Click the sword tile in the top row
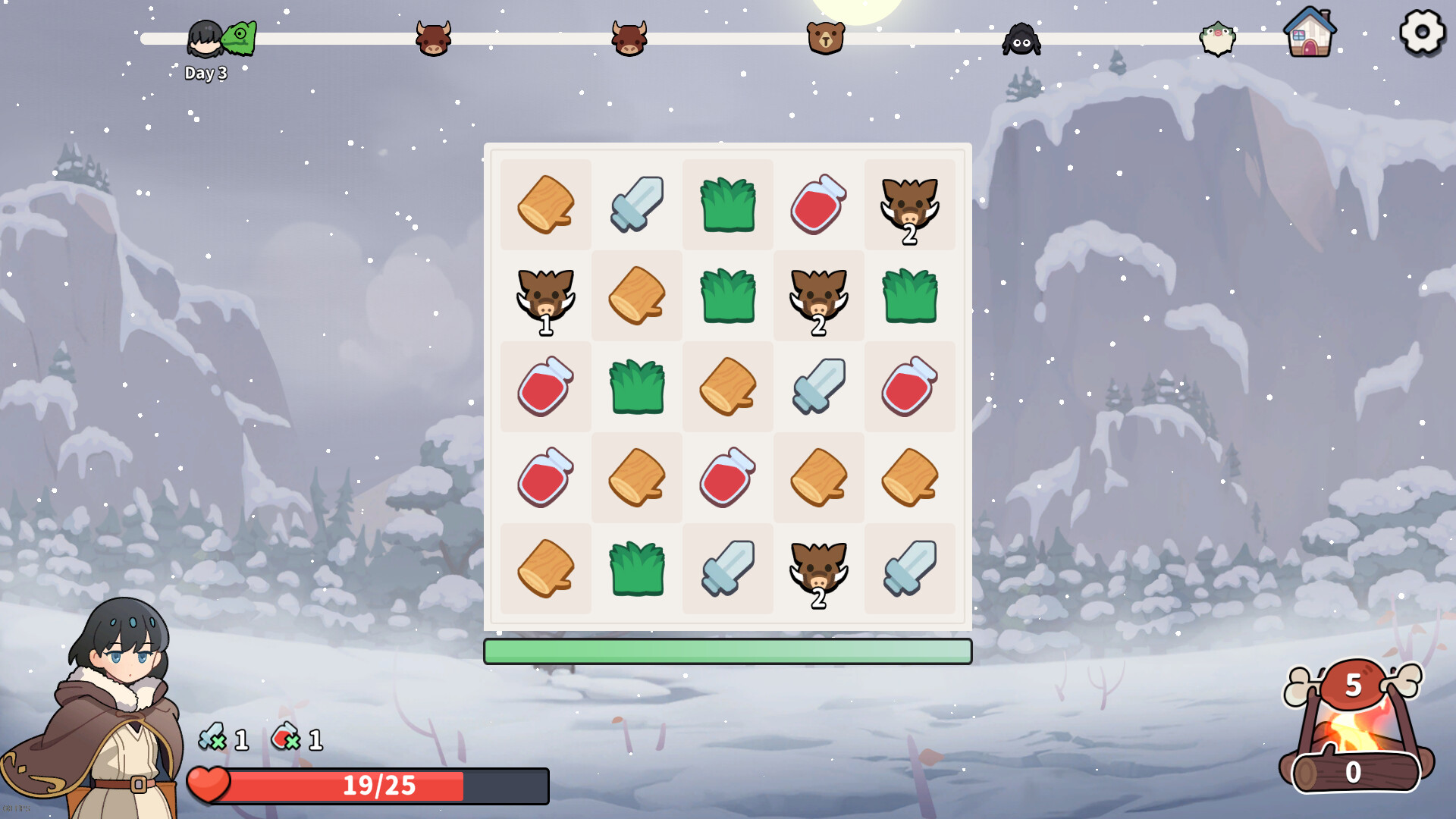 point(636,205)
